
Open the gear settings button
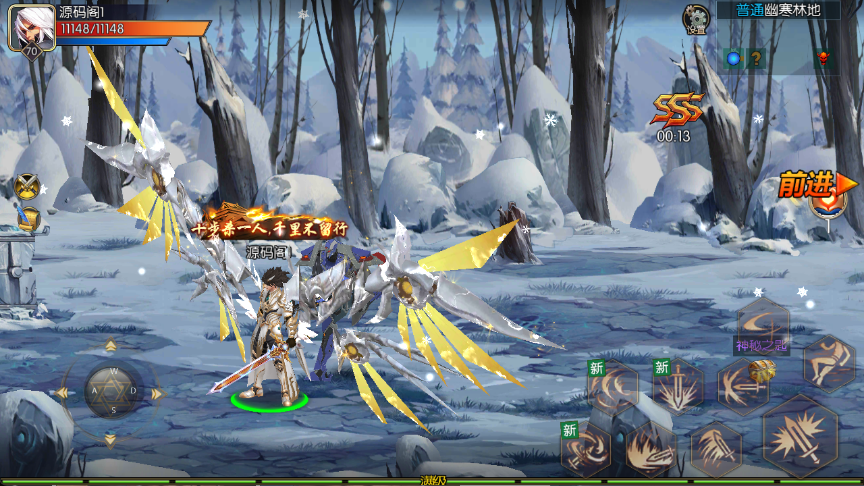click(696, 18)
